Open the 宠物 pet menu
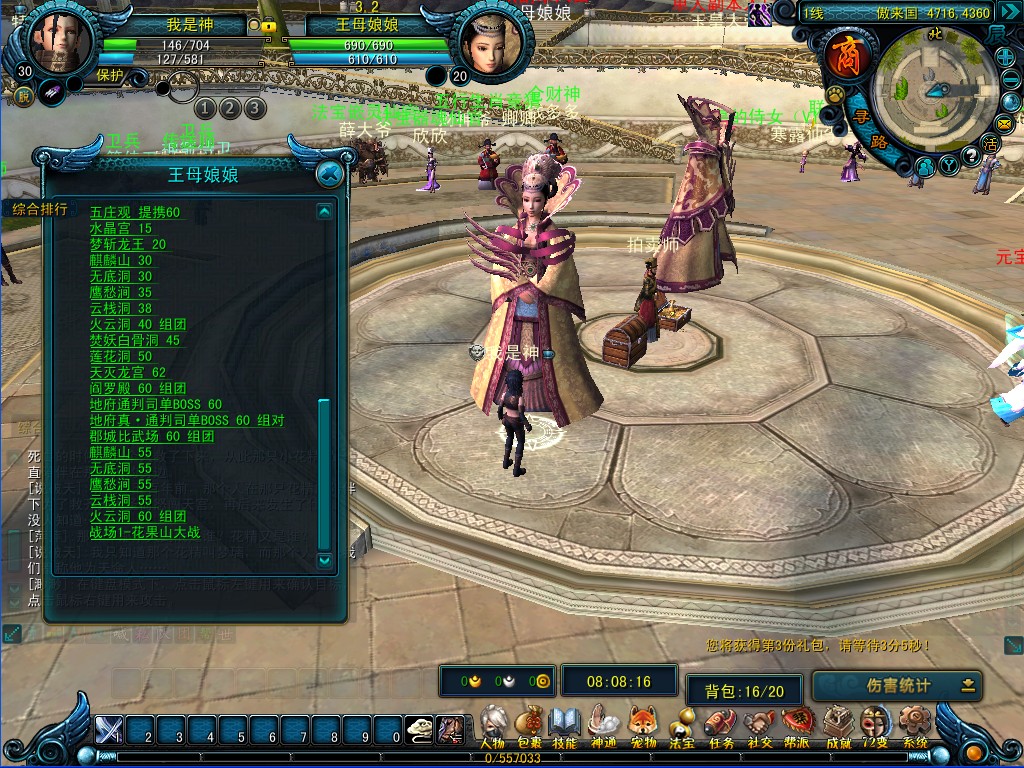 coord(642,723)
